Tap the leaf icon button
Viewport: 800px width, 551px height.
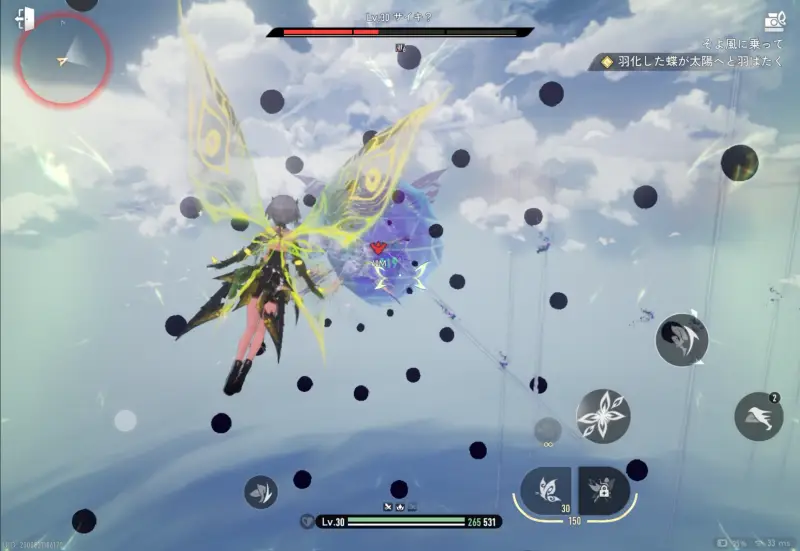pyautogui.click(x=261, y=491)
